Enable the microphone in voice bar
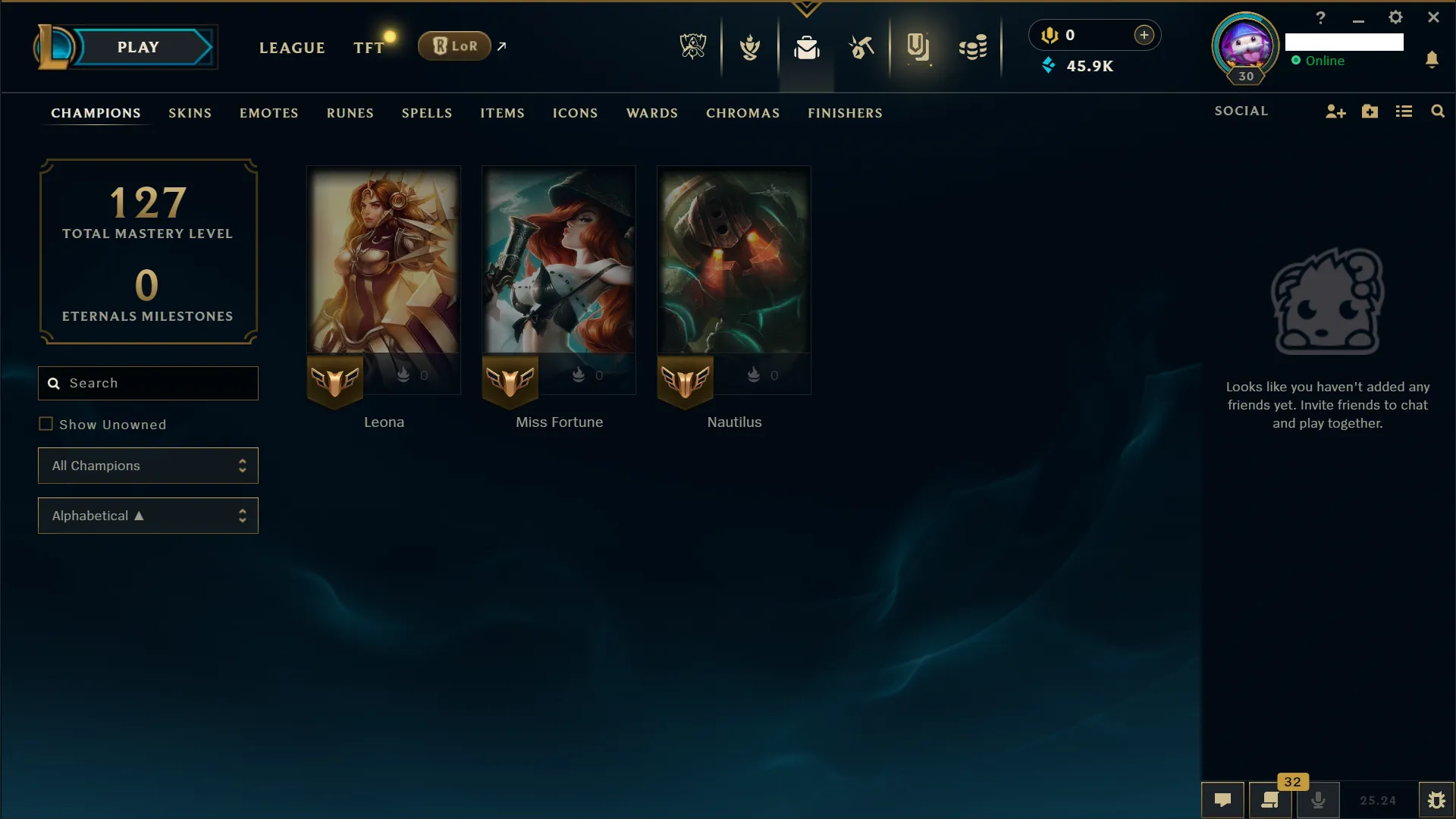 1319,800
